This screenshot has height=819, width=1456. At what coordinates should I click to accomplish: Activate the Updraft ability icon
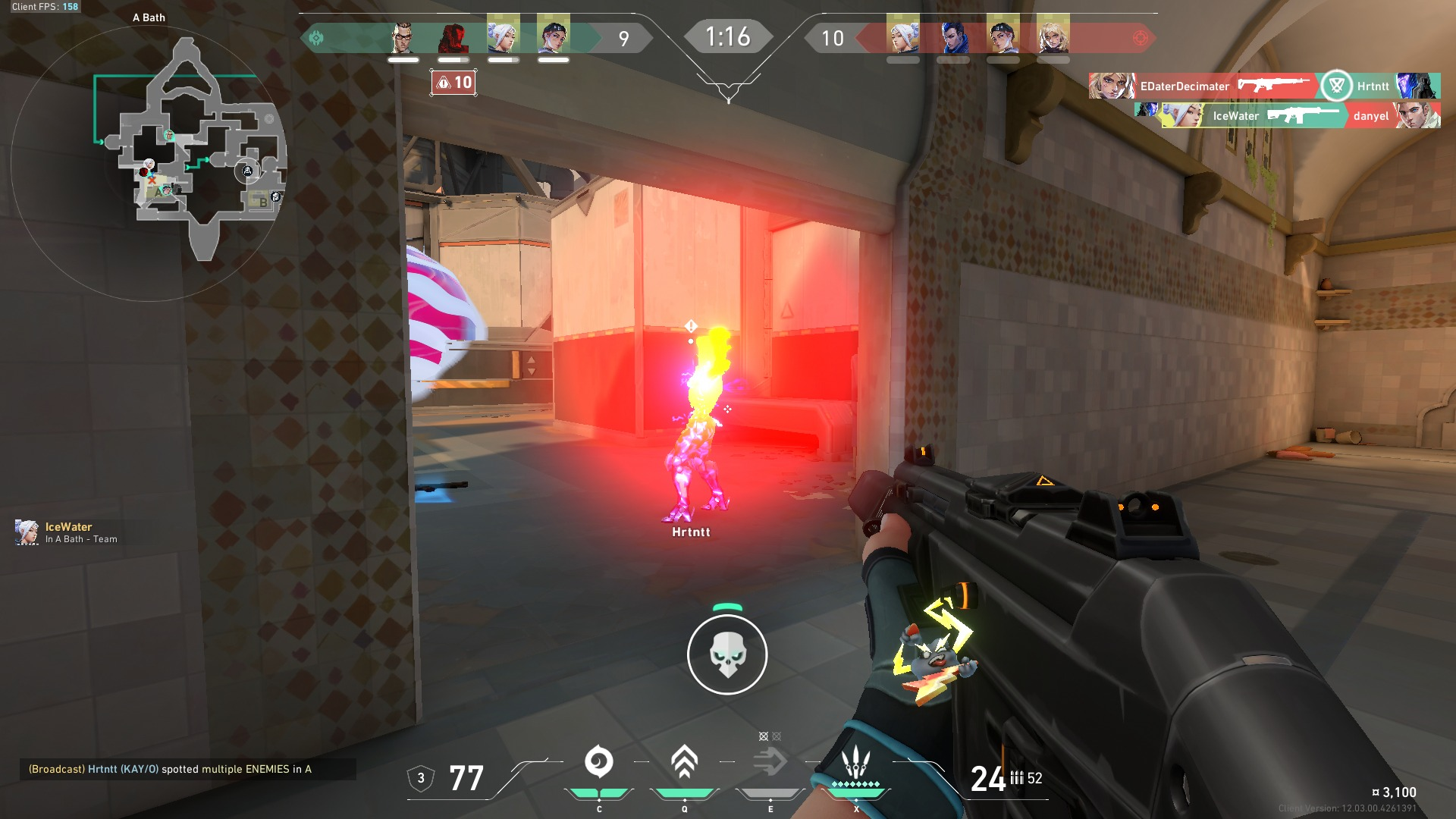(x=684, y=762)
